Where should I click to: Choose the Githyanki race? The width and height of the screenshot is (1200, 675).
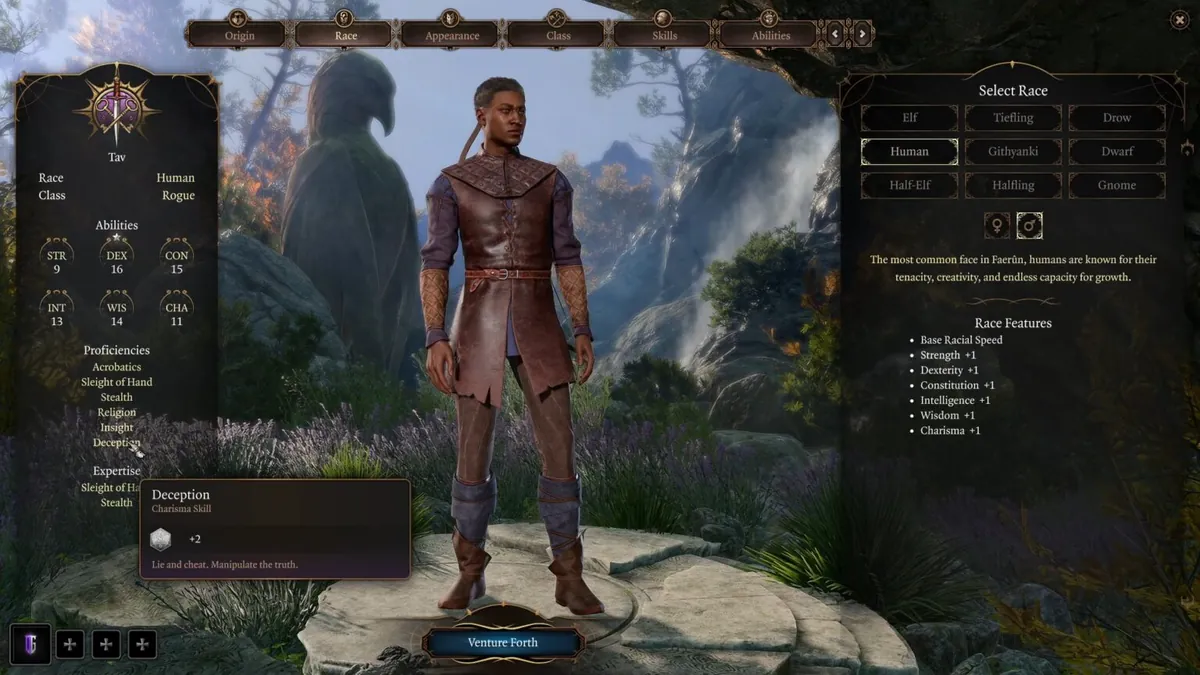pyautogui.click(x=1013, y=152)
